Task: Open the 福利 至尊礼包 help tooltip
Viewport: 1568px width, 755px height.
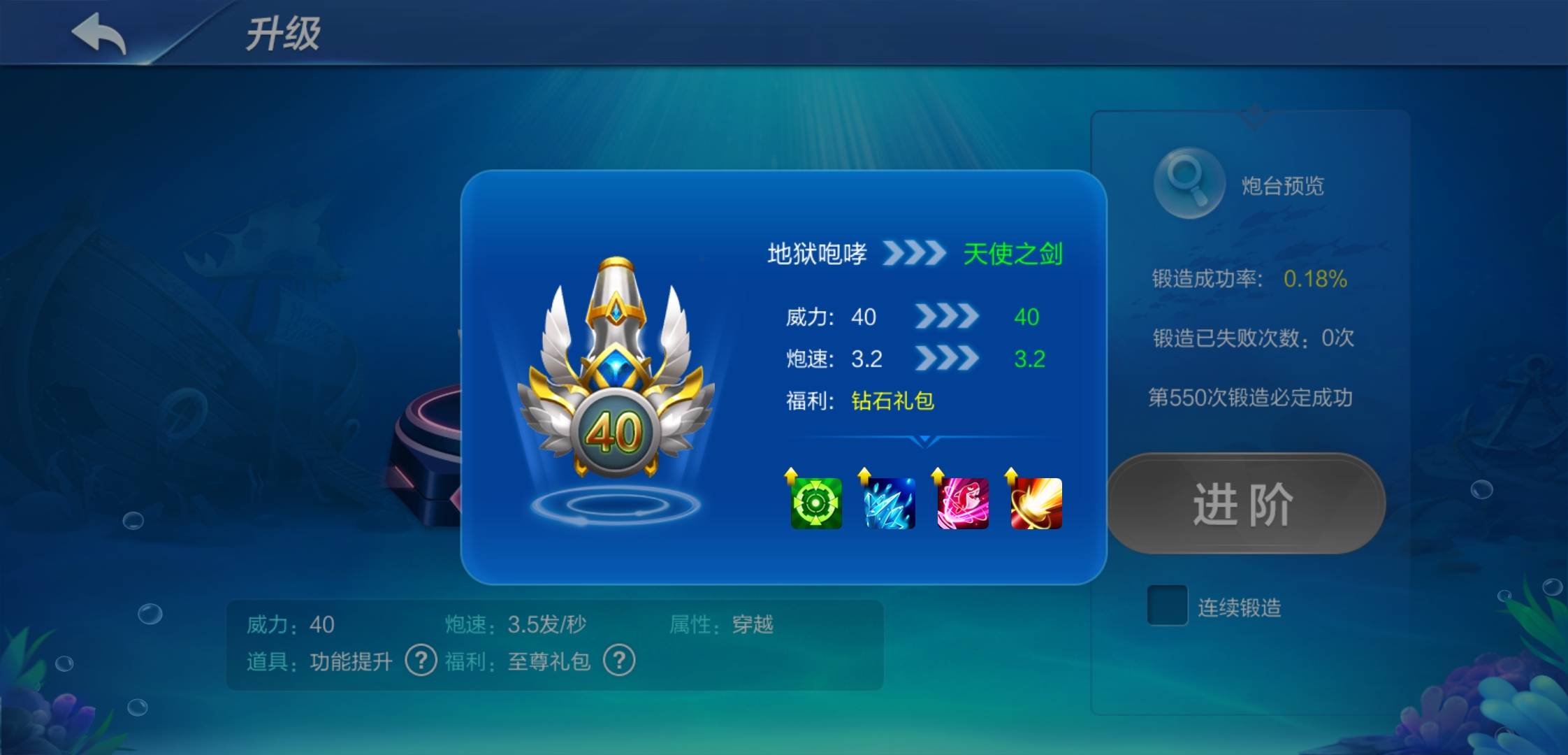Action: pos(618,661)
